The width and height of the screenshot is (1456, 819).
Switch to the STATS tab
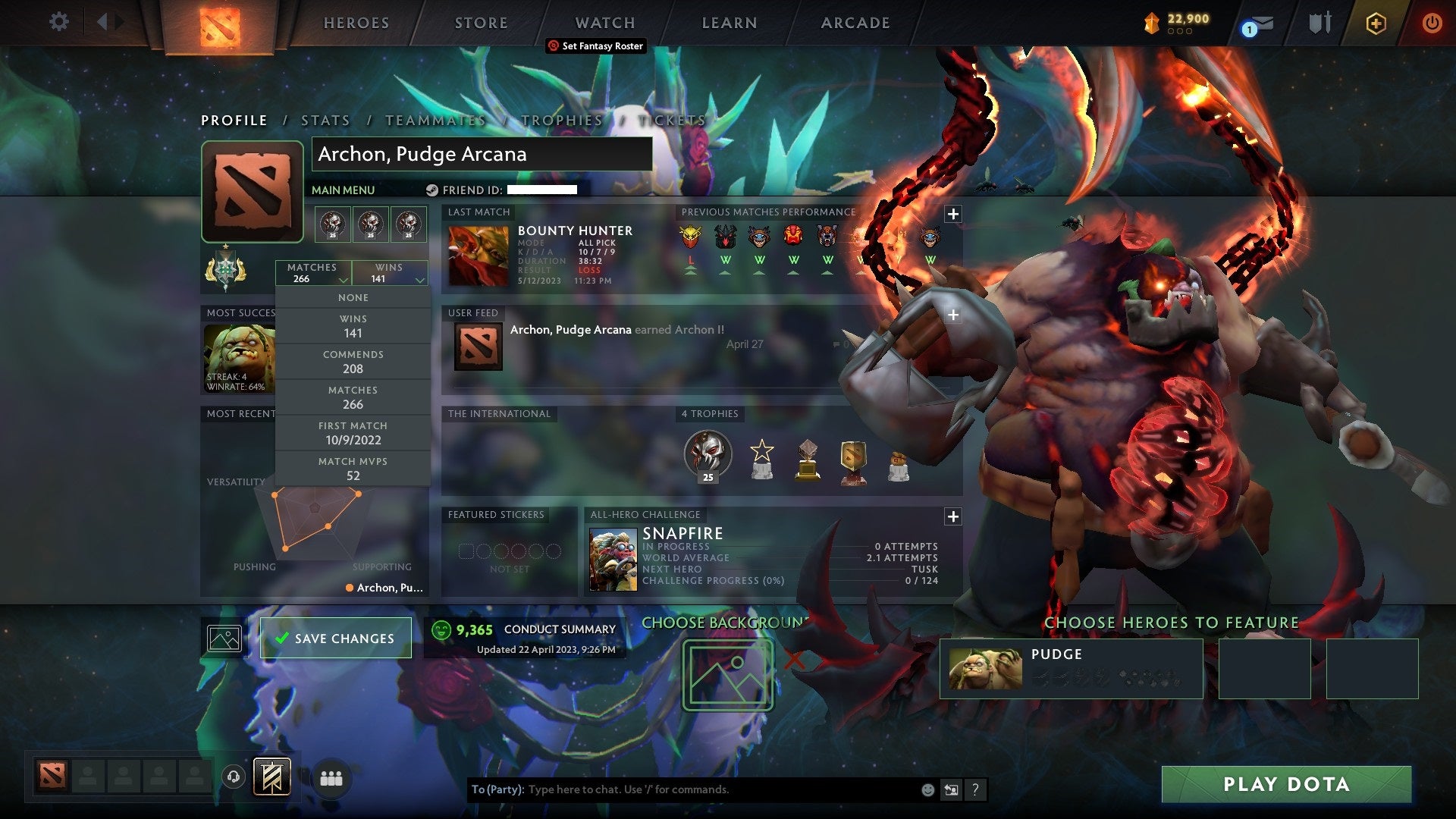point(325,120)
